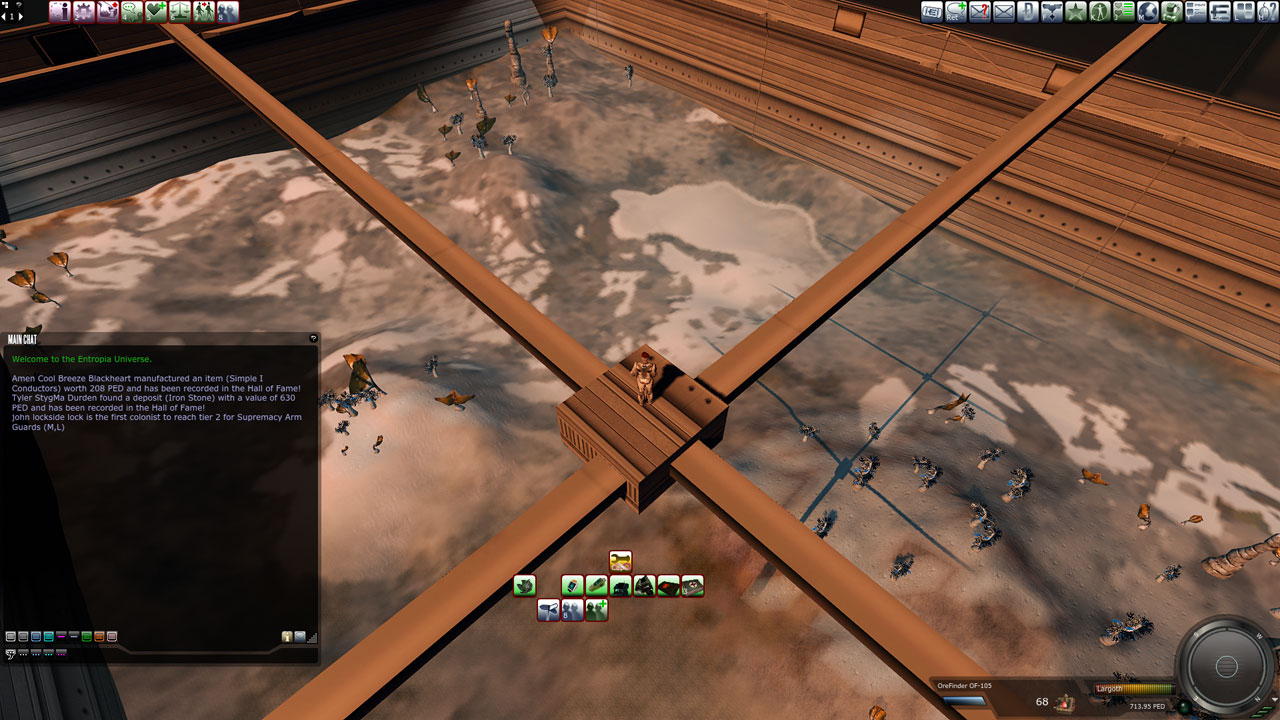Select the speech bubble chat action icon

[x=132, y=12]
